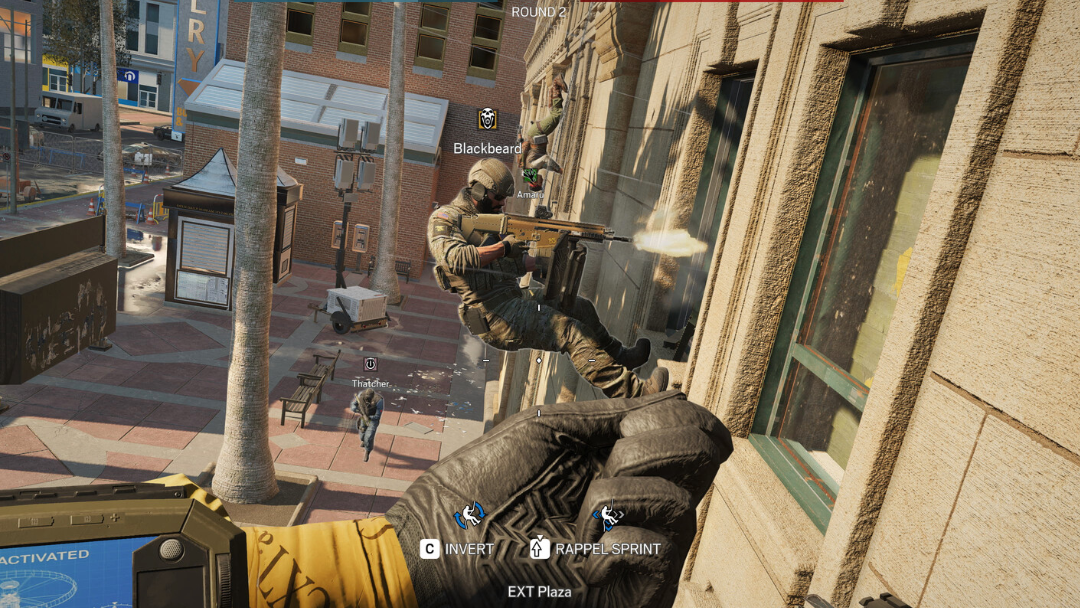
Task: Select the Thatcher teammate marker icon
Action: 370,364
